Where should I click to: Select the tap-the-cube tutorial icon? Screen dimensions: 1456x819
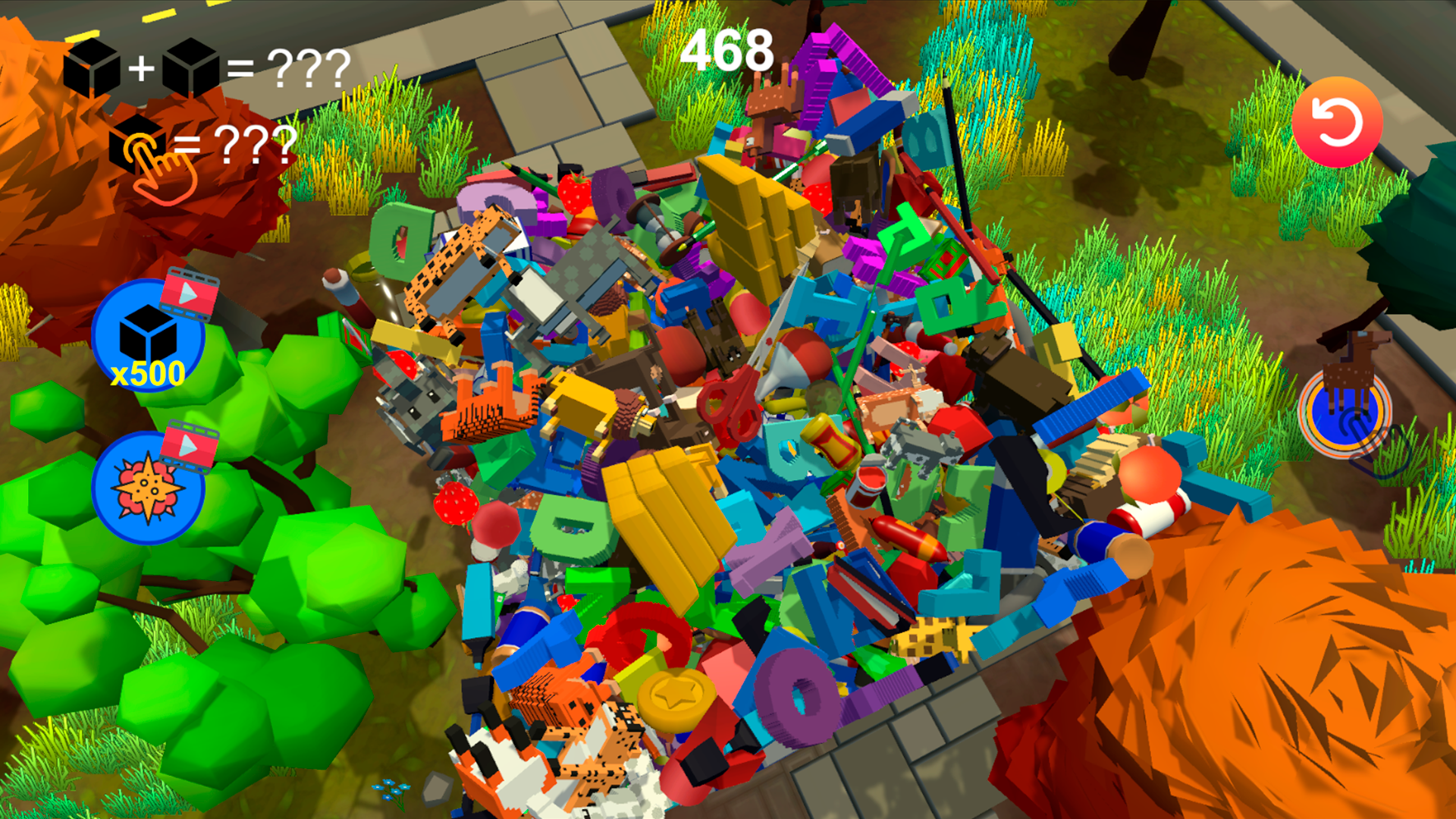[140, 148]
